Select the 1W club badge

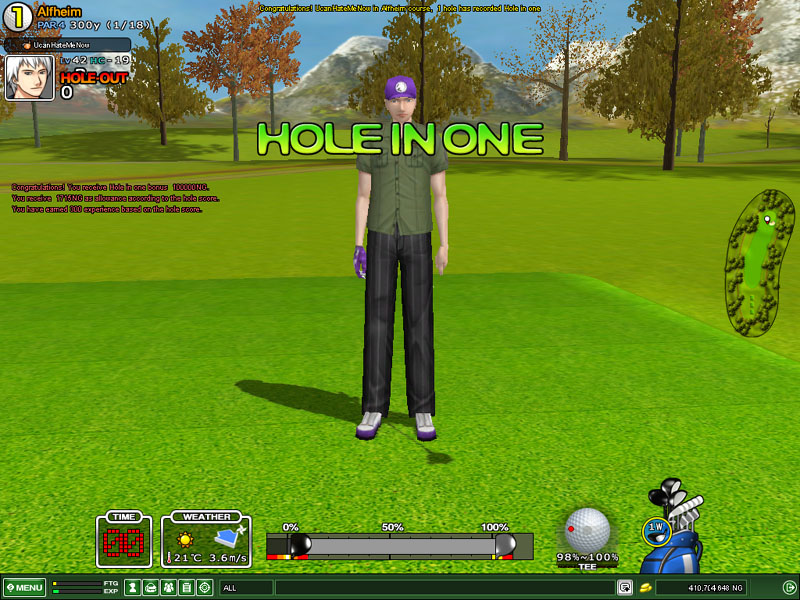tap(654, 527)
